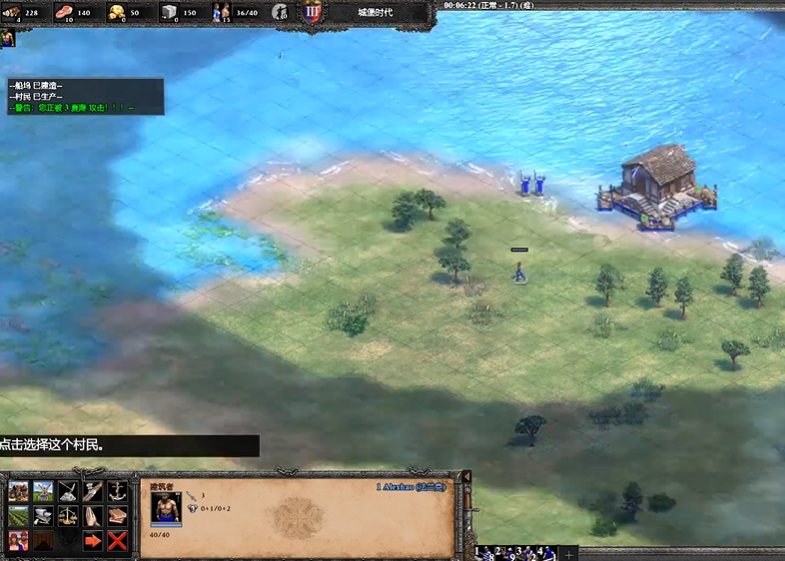This screenshot has height=561, width=785.
Task: Build a Dock using the anchor icon
Action: (x=118, y=491)
